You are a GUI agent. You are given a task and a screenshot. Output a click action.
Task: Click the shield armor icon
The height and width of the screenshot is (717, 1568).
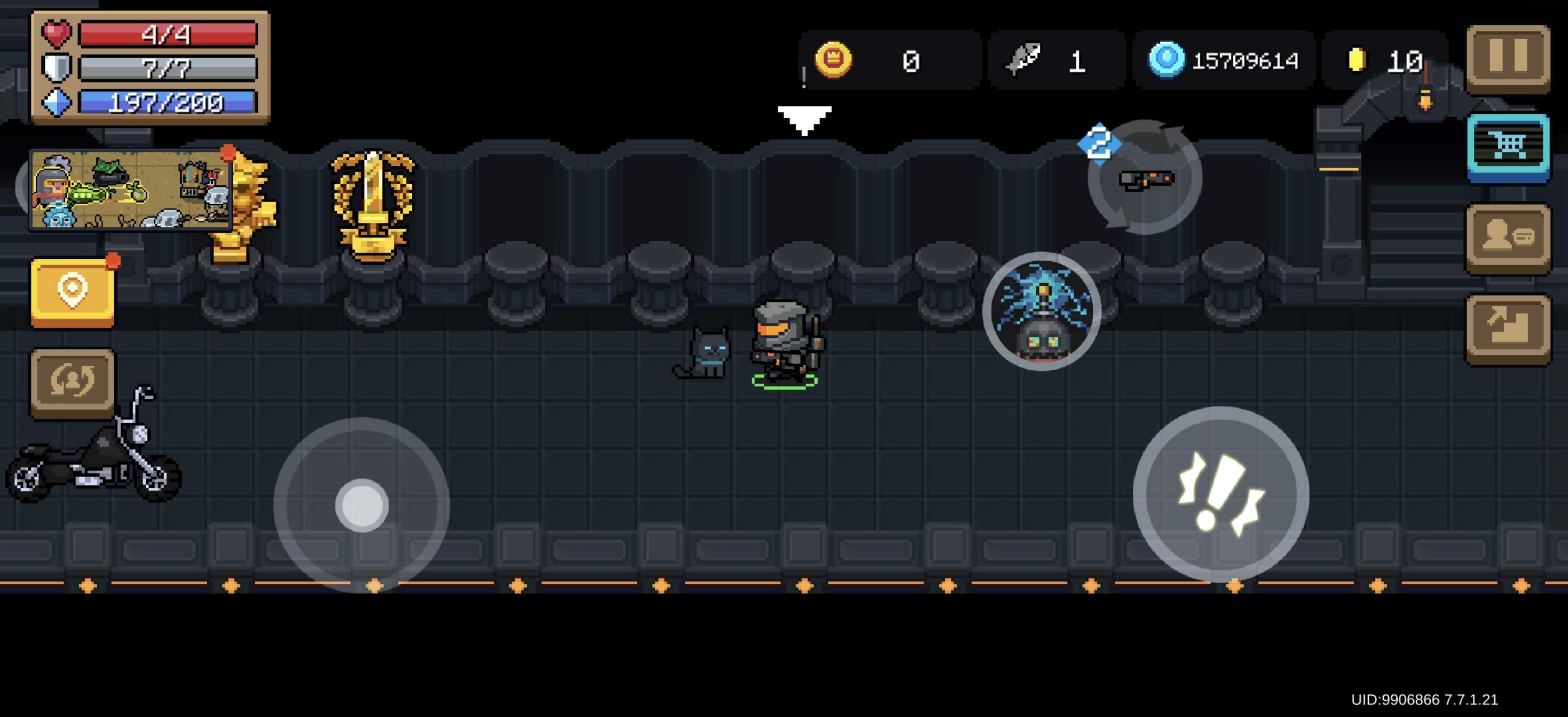55,67
